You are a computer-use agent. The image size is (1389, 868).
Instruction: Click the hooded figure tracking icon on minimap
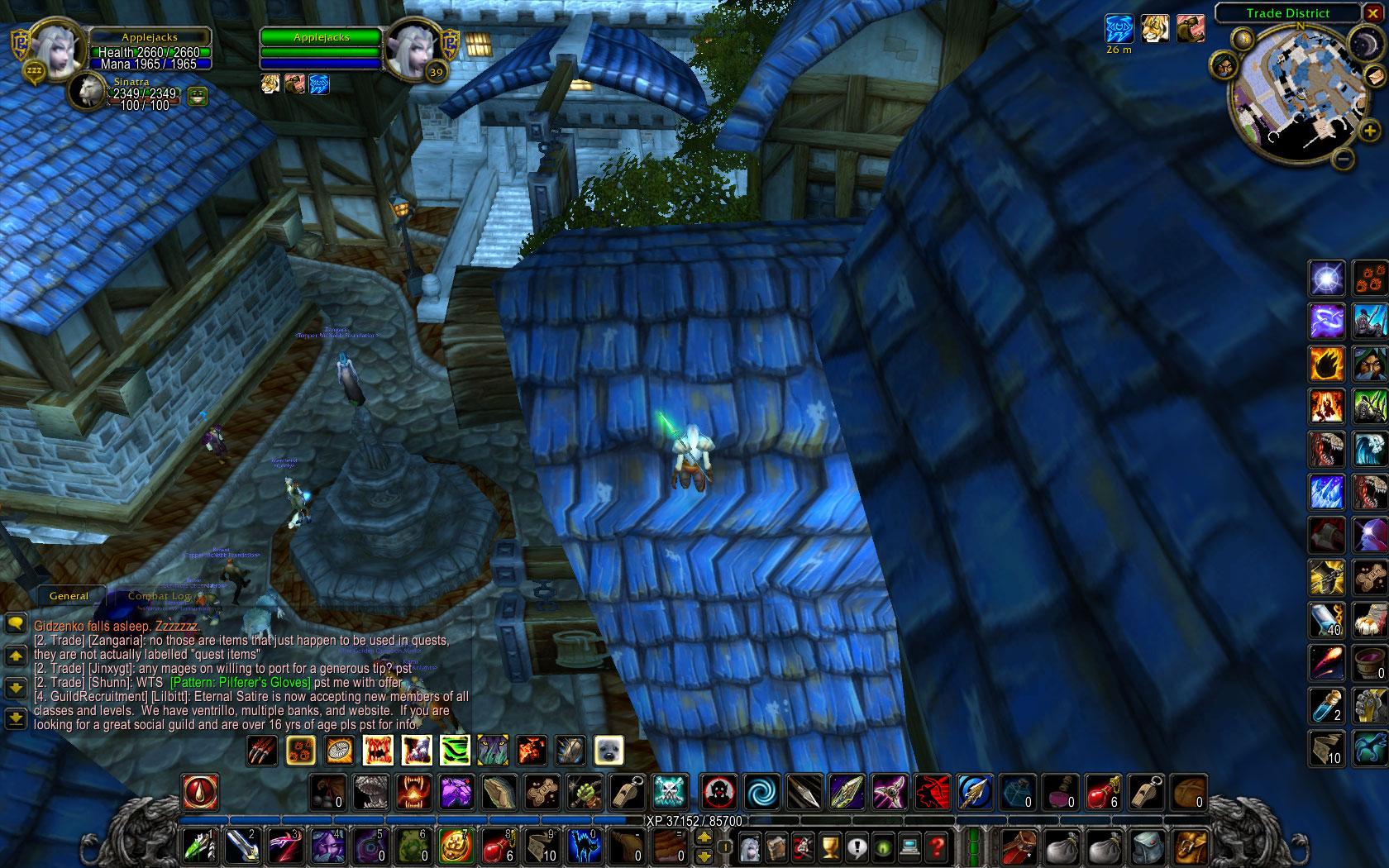(x=1224, y=64)
